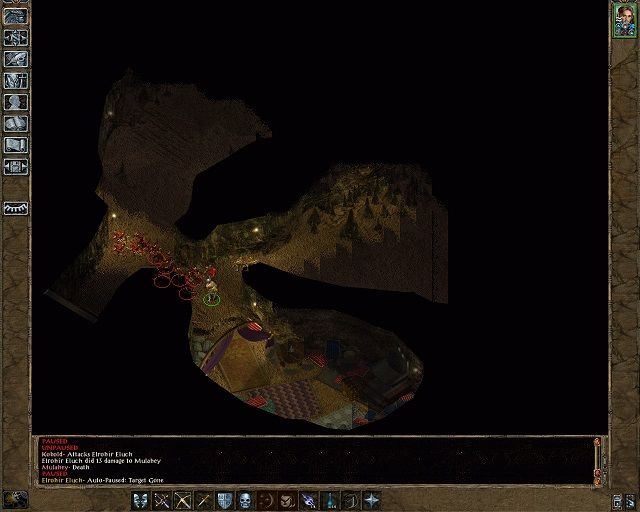
Task: Open the mage spellbook
Action: tap(15, 122)
